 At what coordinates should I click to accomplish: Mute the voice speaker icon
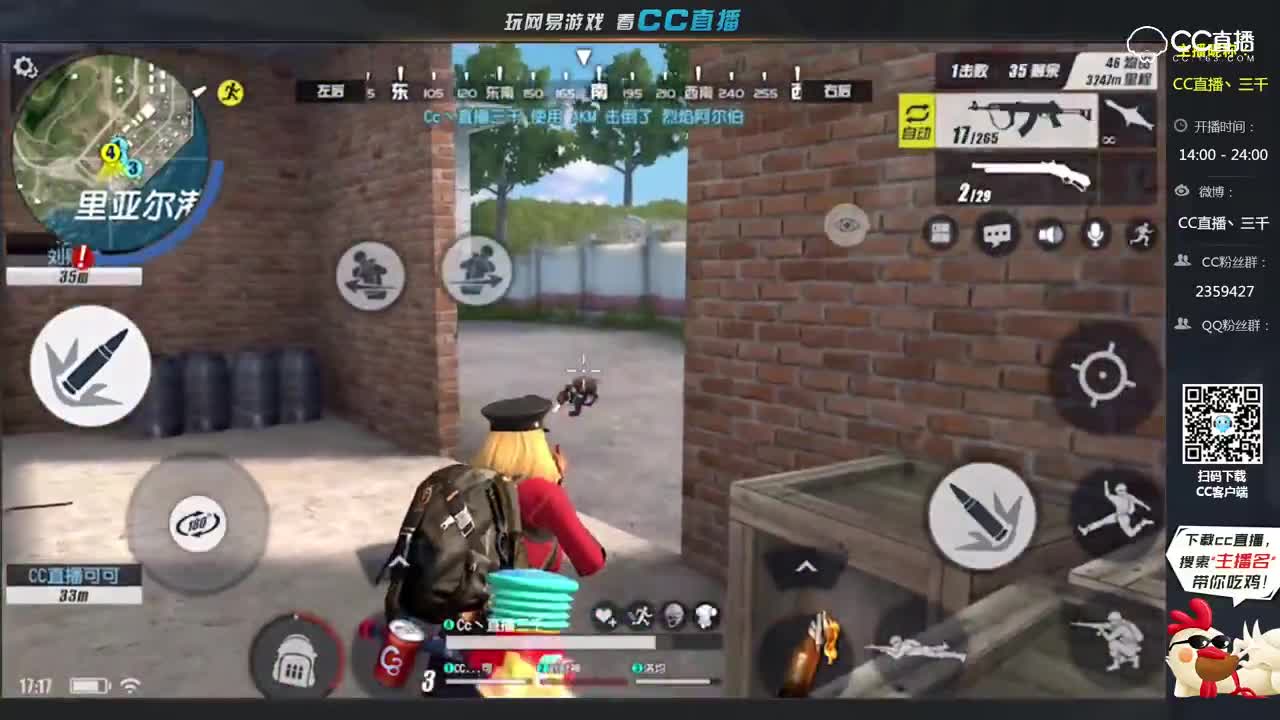click(1051, 236)
